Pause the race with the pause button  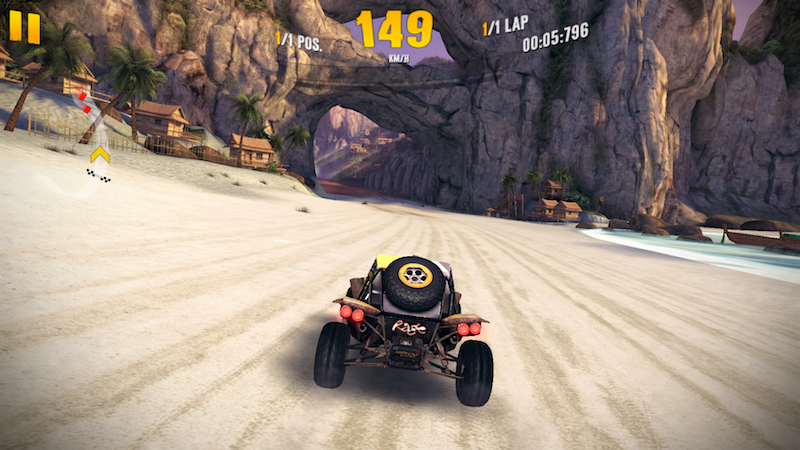click(x=25, y=27)
